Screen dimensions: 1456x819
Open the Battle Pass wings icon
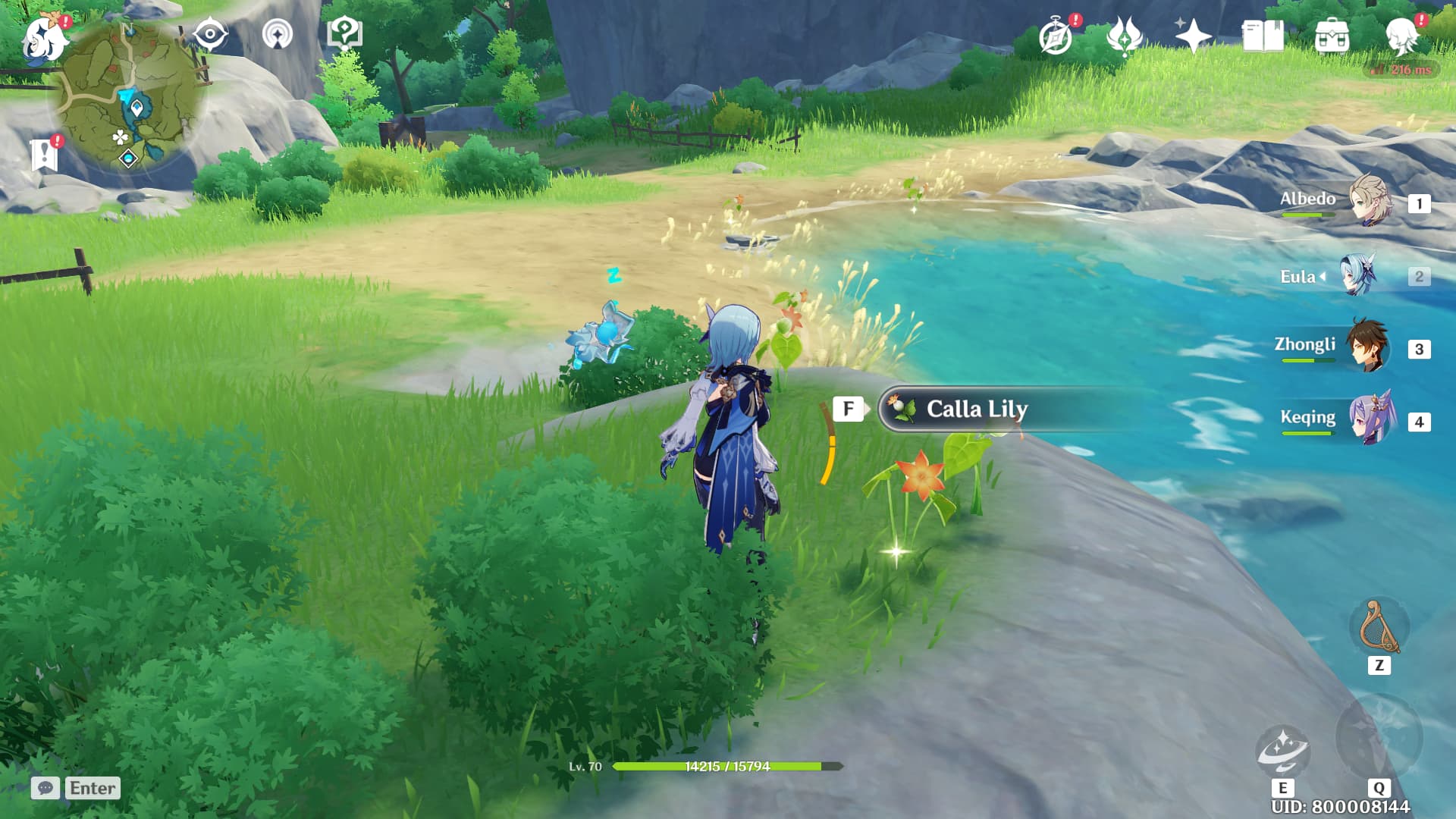click(x=1125, y=34)
